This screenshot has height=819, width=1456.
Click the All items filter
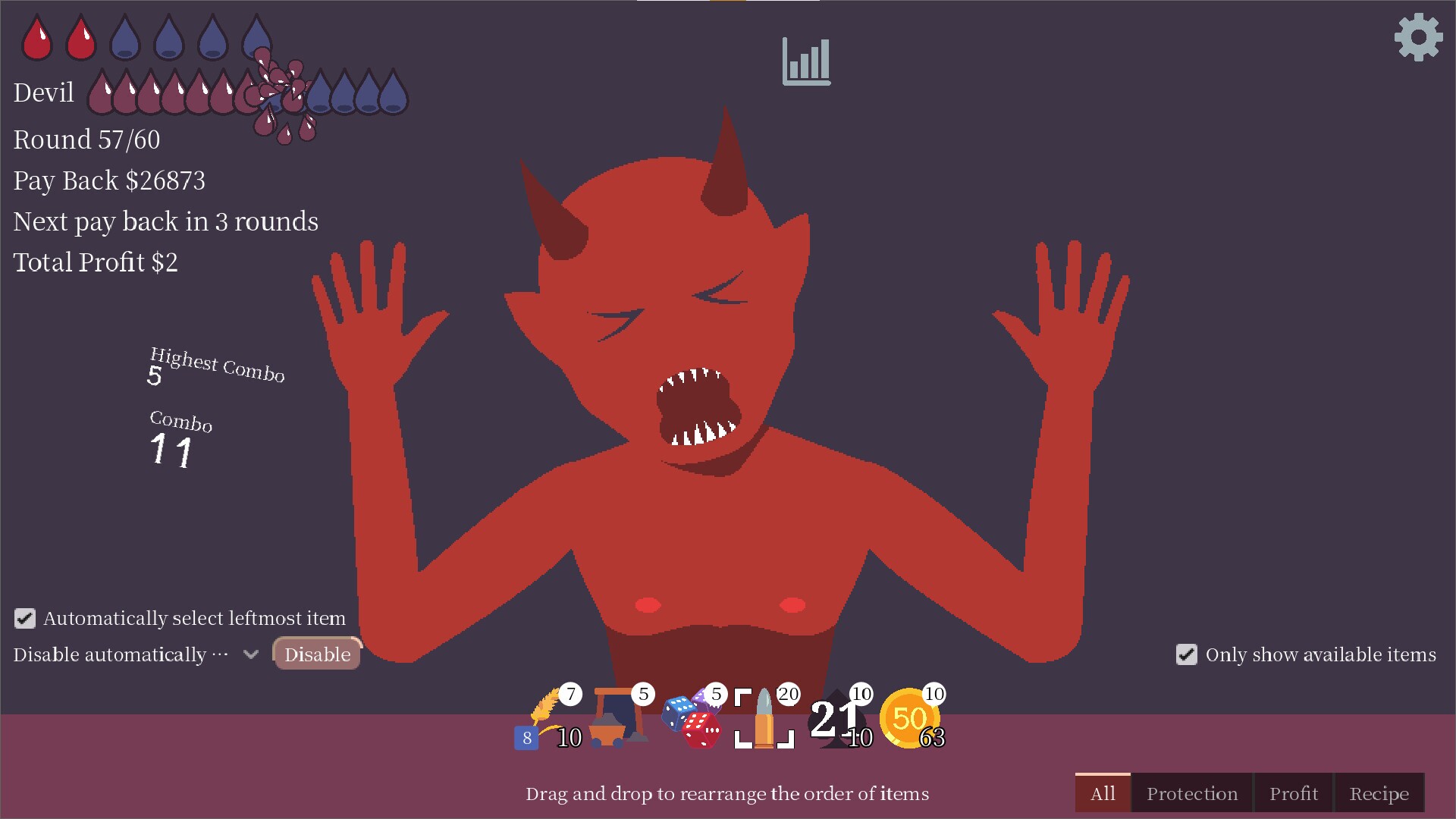(x=1103, y=793)
